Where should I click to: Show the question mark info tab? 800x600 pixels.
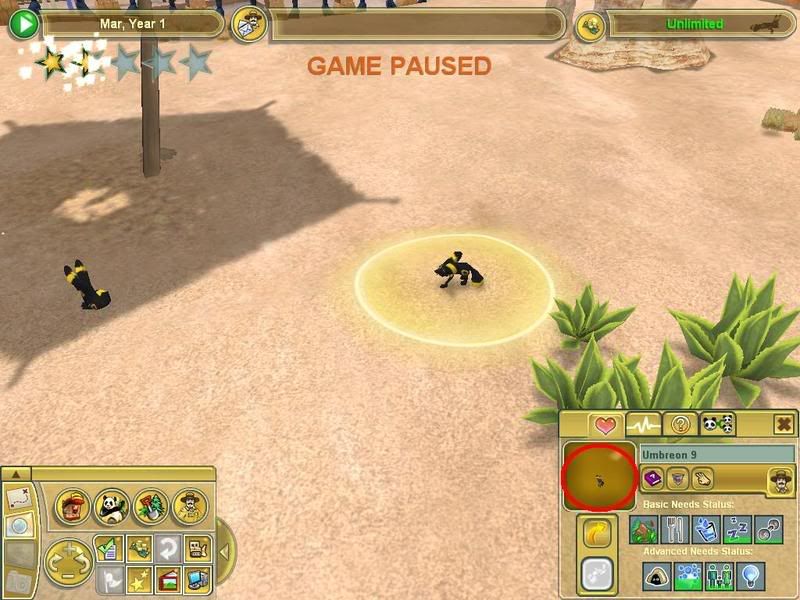coord(681,424)
